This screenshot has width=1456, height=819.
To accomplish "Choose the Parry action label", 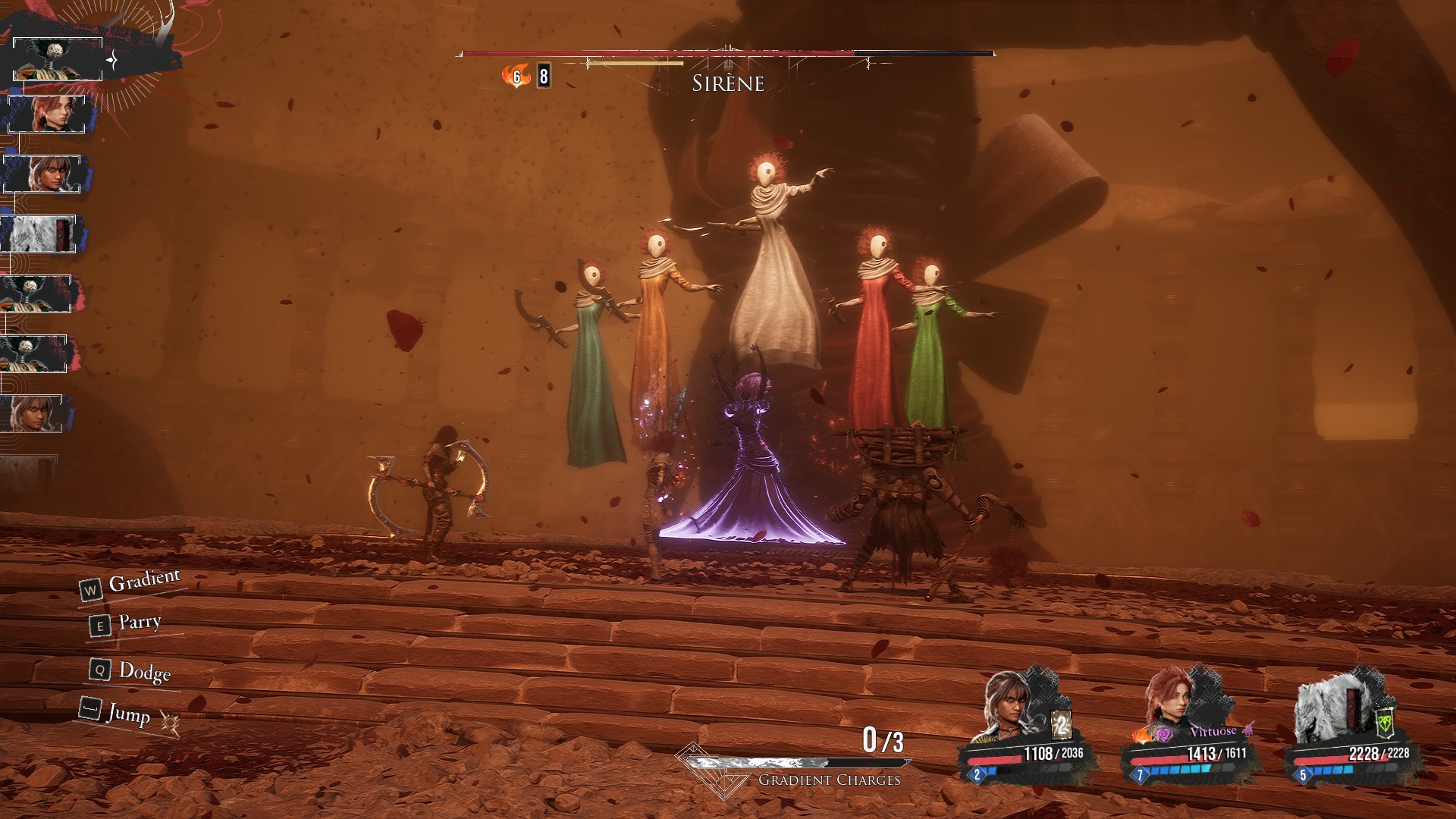I will pyautogui.click(x=140, y=623).
